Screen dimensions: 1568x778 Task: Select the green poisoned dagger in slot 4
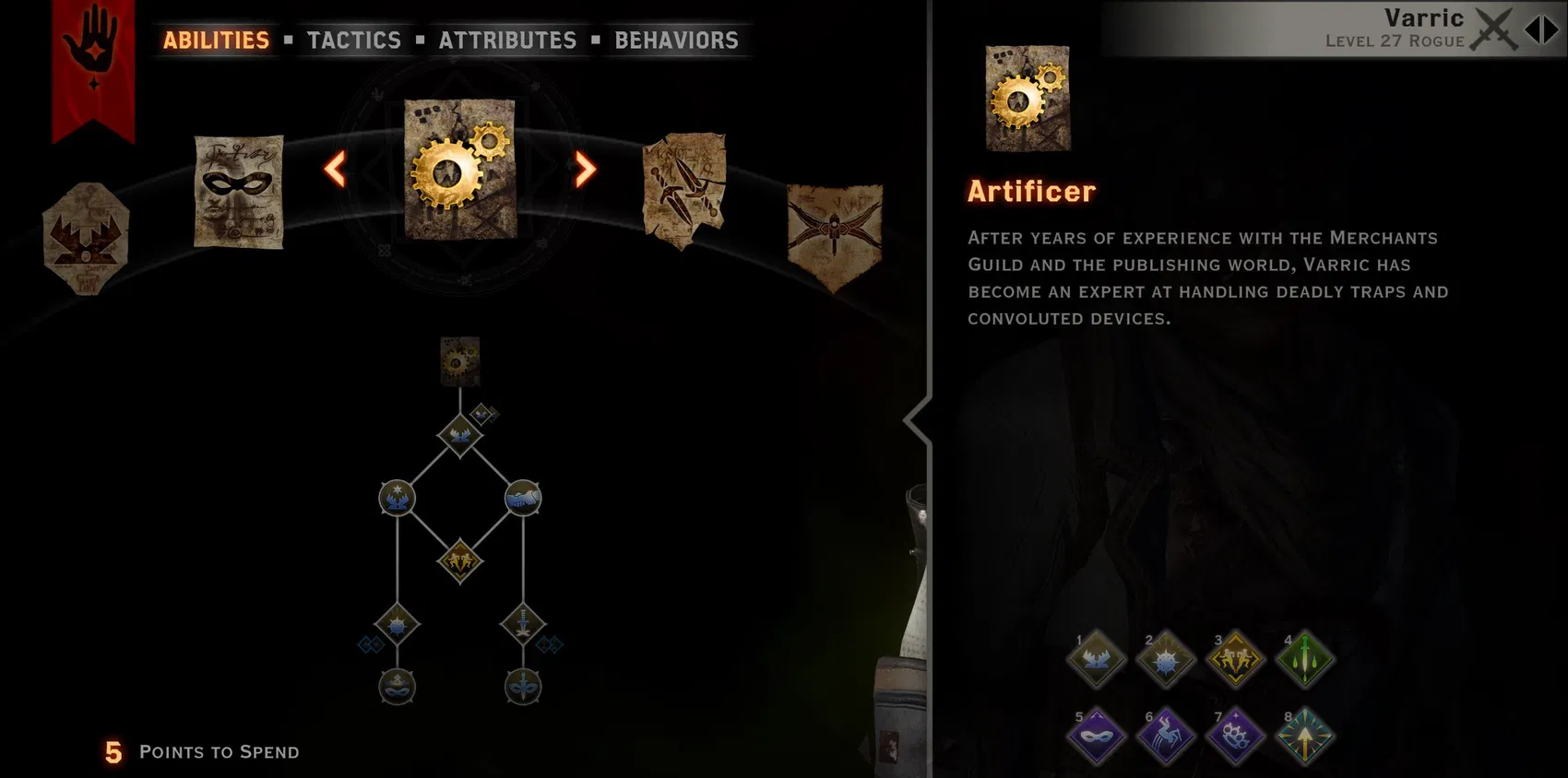[1304, 660]
